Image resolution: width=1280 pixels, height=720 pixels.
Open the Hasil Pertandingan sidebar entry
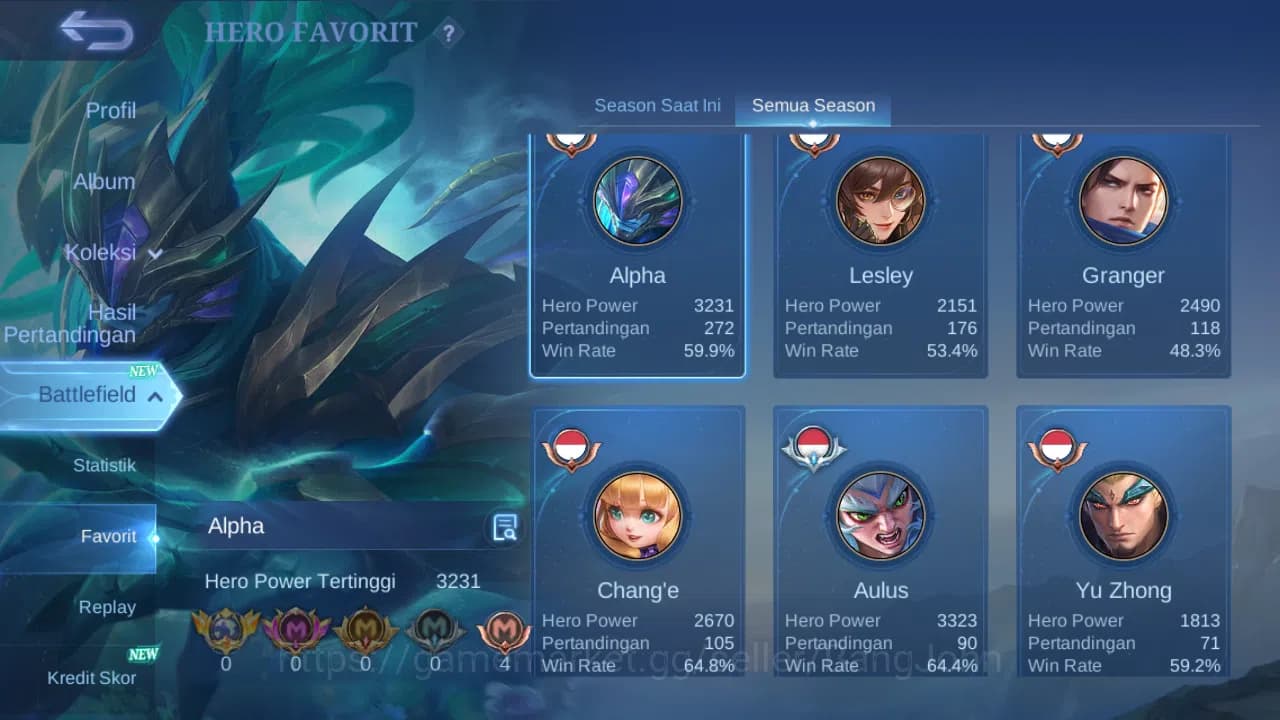[70, 323]
